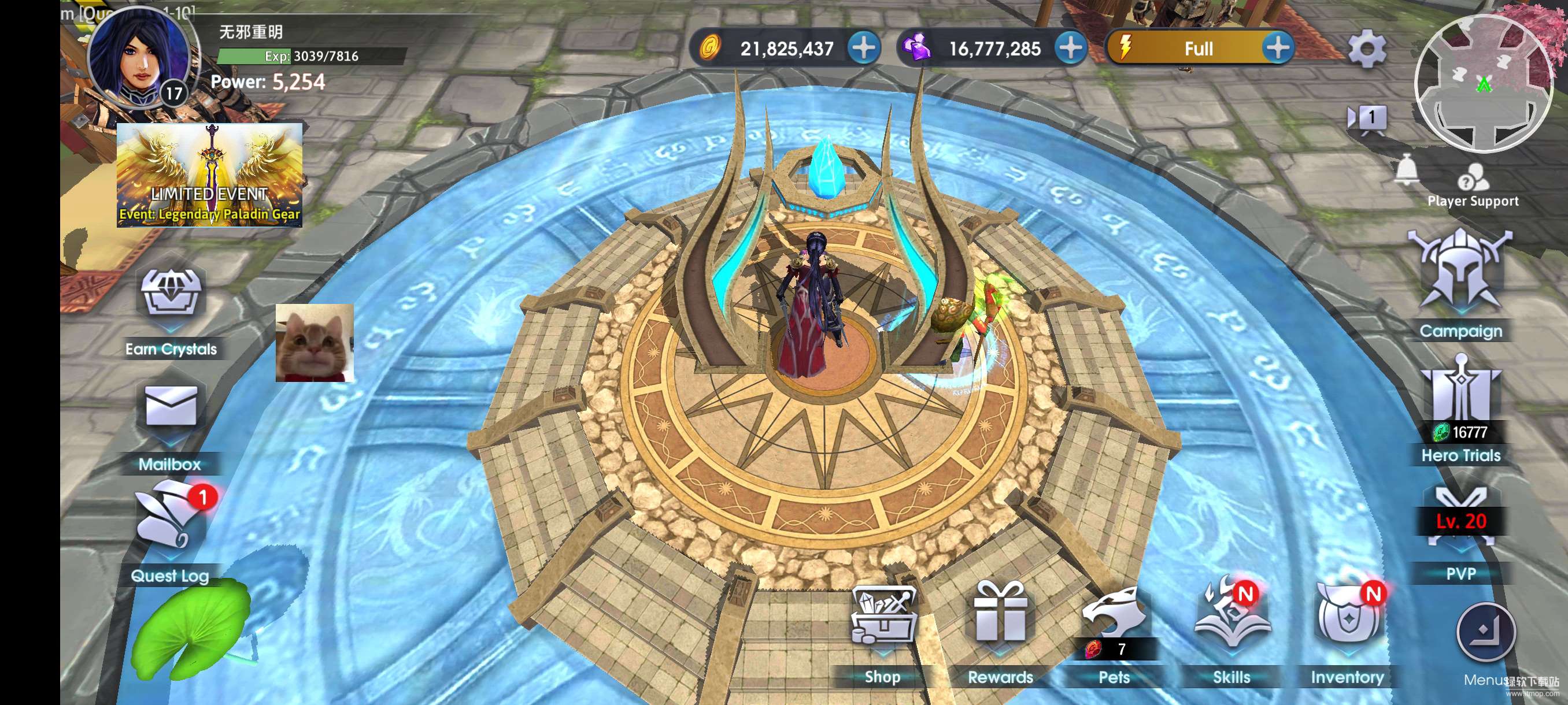This screenshot has width=1568, height=705.
Task: Open the notifications bell
Action: click(x=1406, y=171)
